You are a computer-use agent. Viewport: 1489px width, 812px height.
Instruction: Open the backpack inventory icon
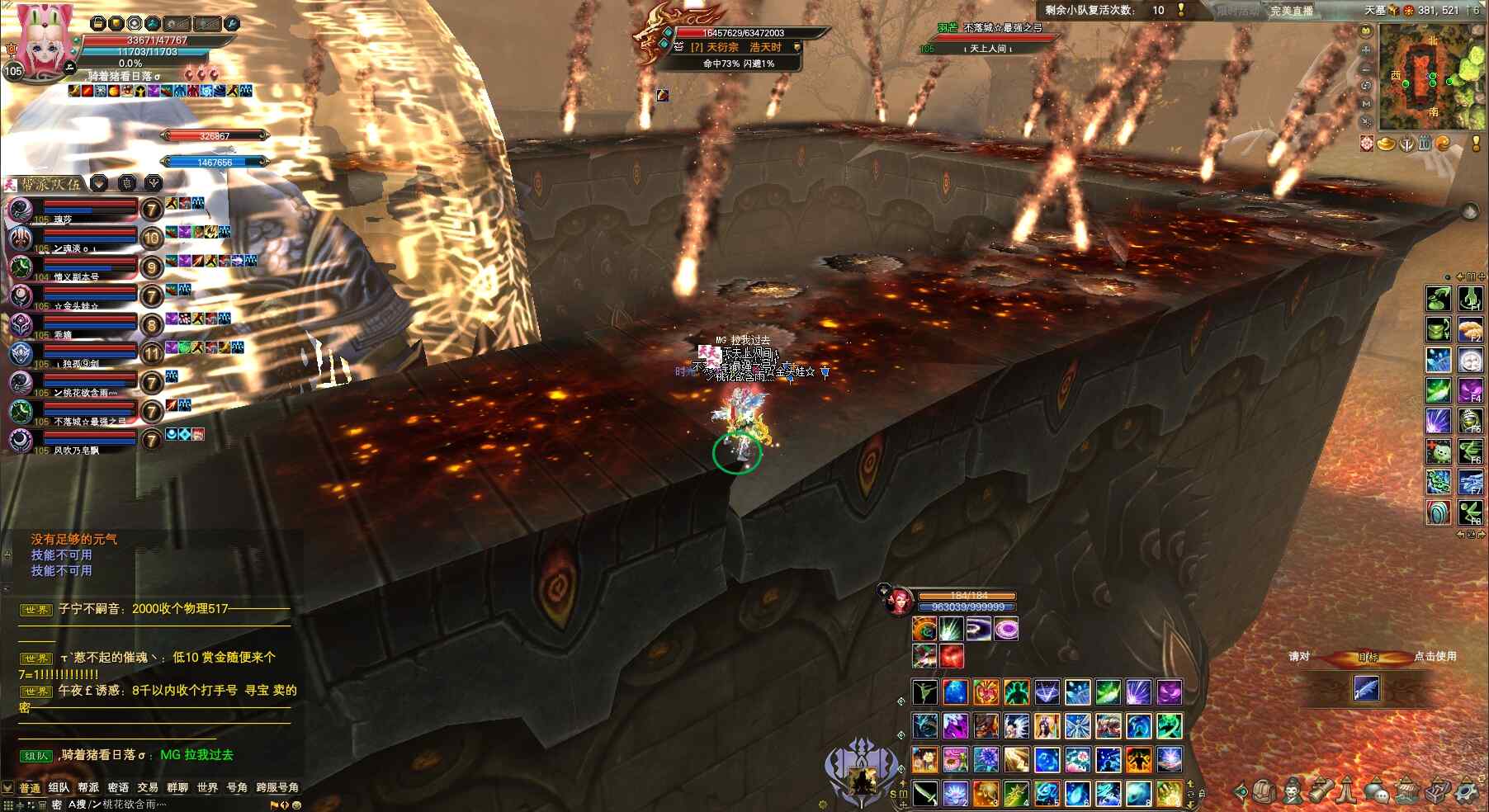1263,792
